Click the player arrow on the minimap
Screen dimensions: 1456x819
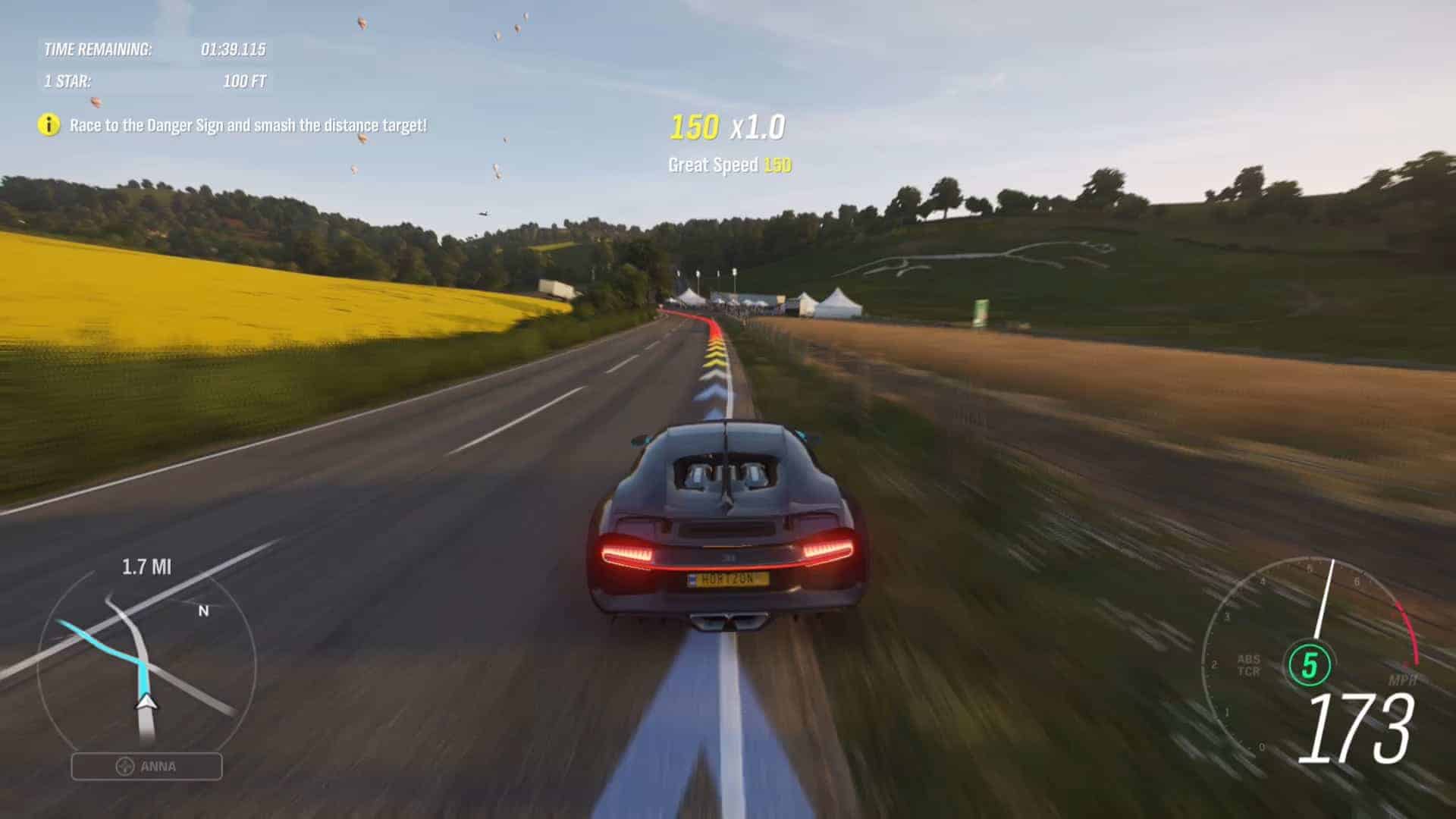(146, 701)
